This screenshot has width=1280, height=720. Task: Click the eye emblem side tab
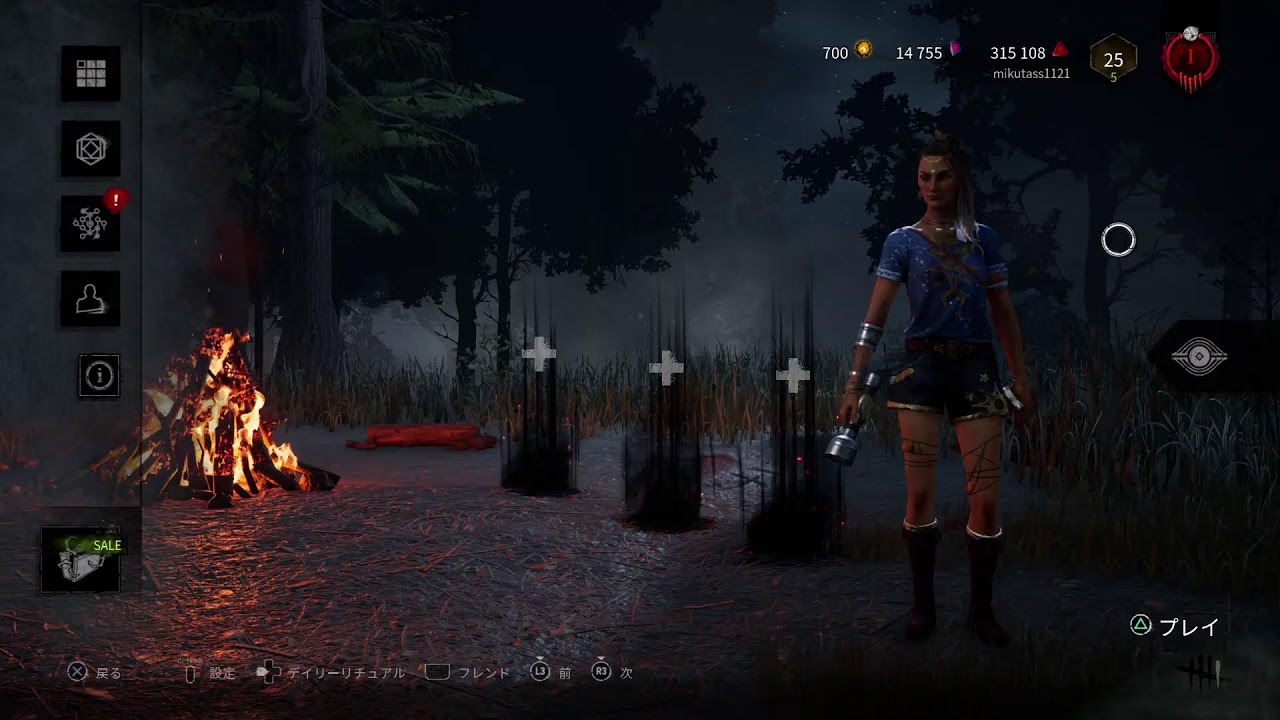pos(1199,357)
